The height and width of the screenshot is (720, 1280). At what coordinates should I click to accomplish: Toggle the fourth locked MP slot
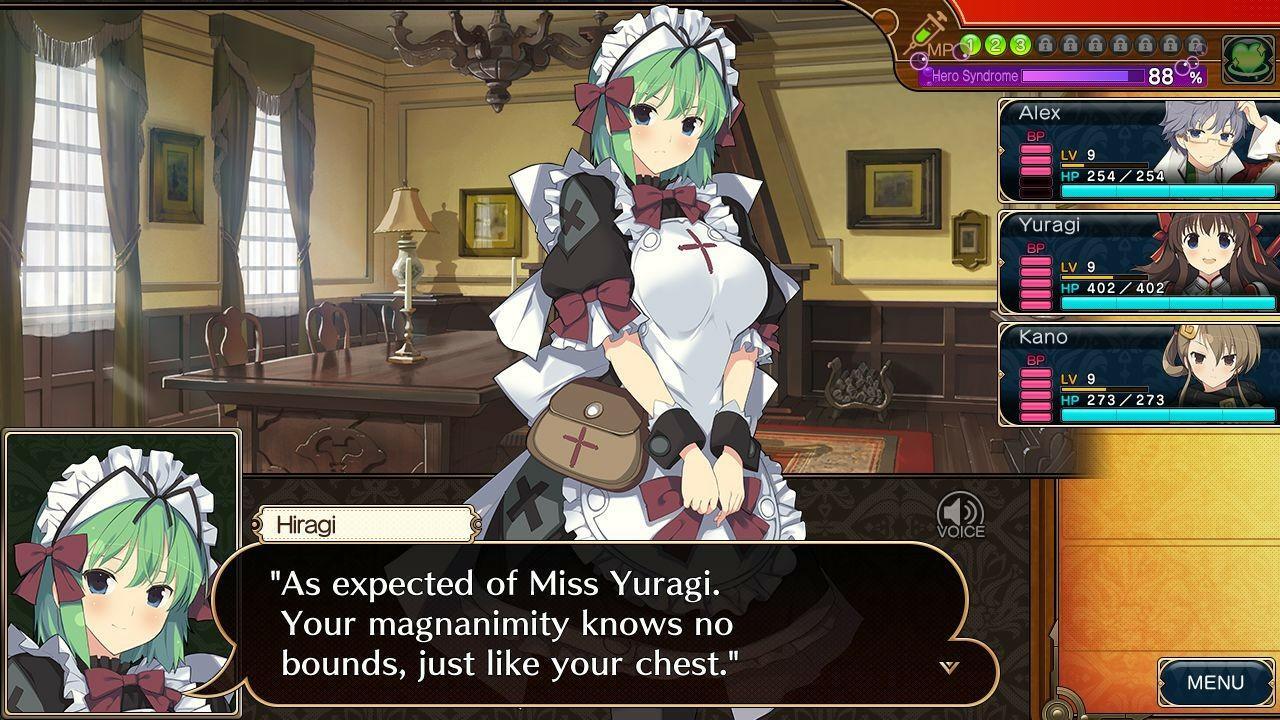click(x=1120, y=44)
